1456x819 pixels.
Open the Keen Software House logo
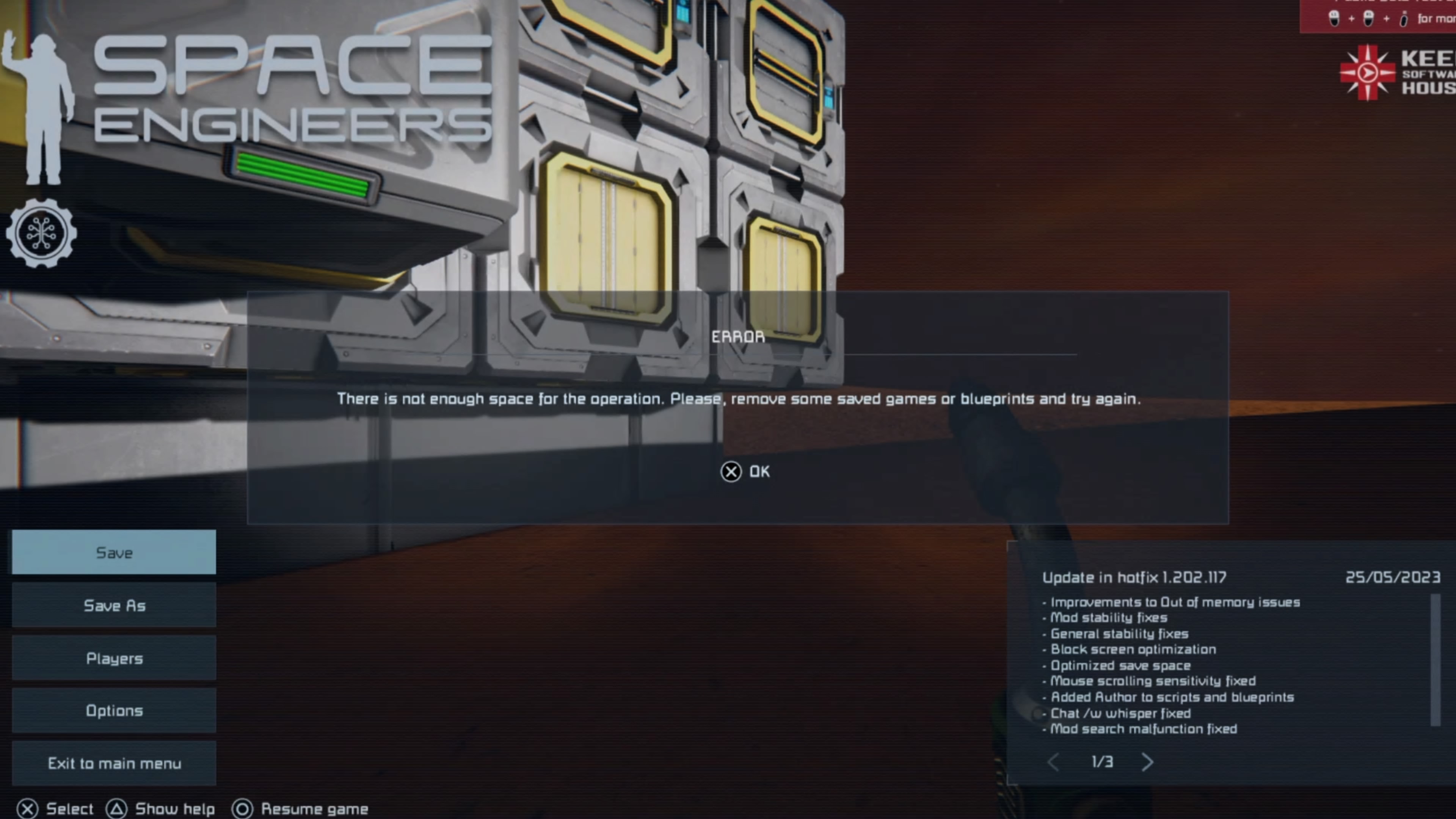pyautogui.click(x=1396, y=73)
